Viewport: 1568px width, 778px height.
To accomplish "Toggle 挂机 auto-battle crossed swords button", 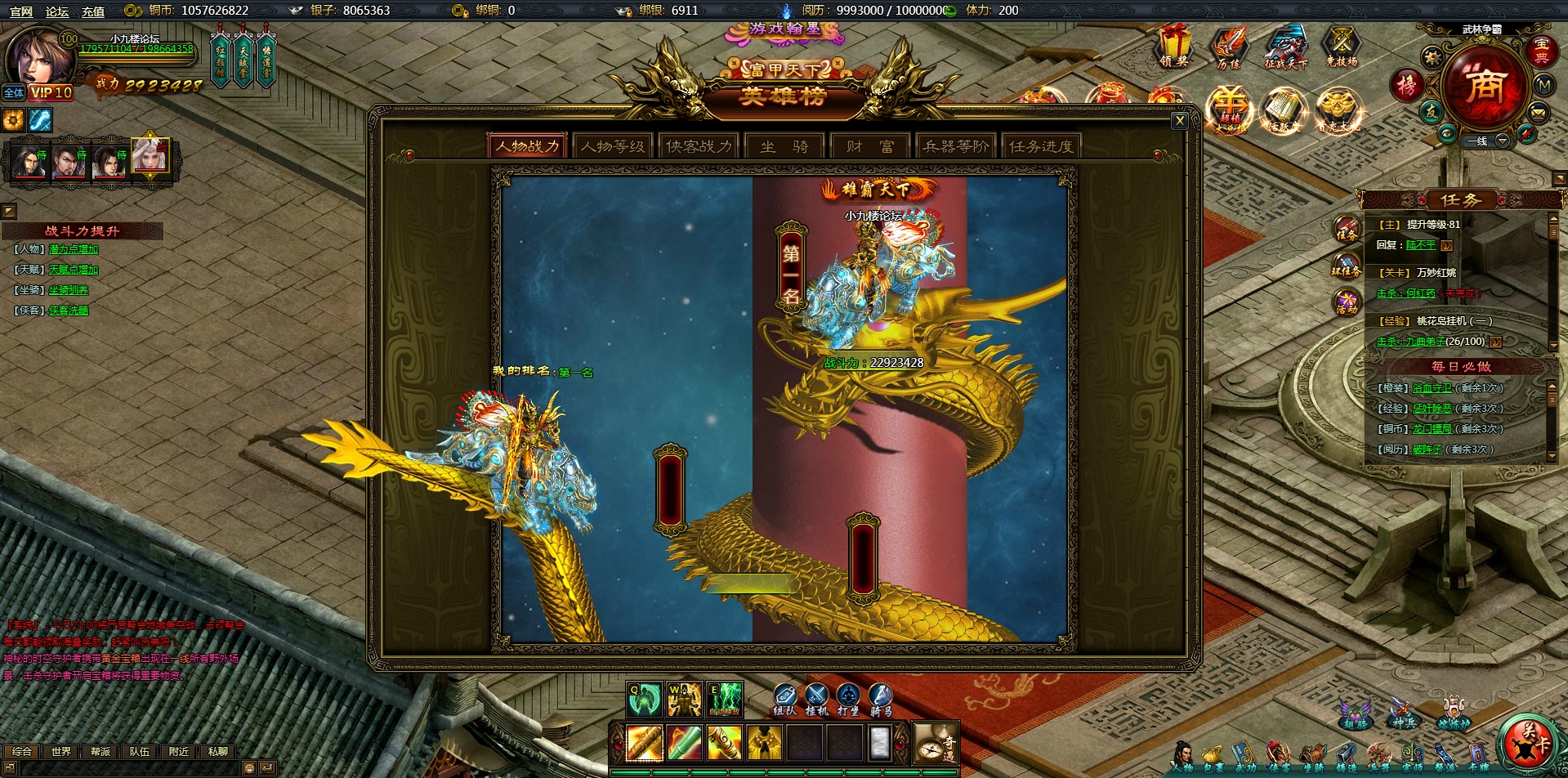I will (x=816, y=698).
